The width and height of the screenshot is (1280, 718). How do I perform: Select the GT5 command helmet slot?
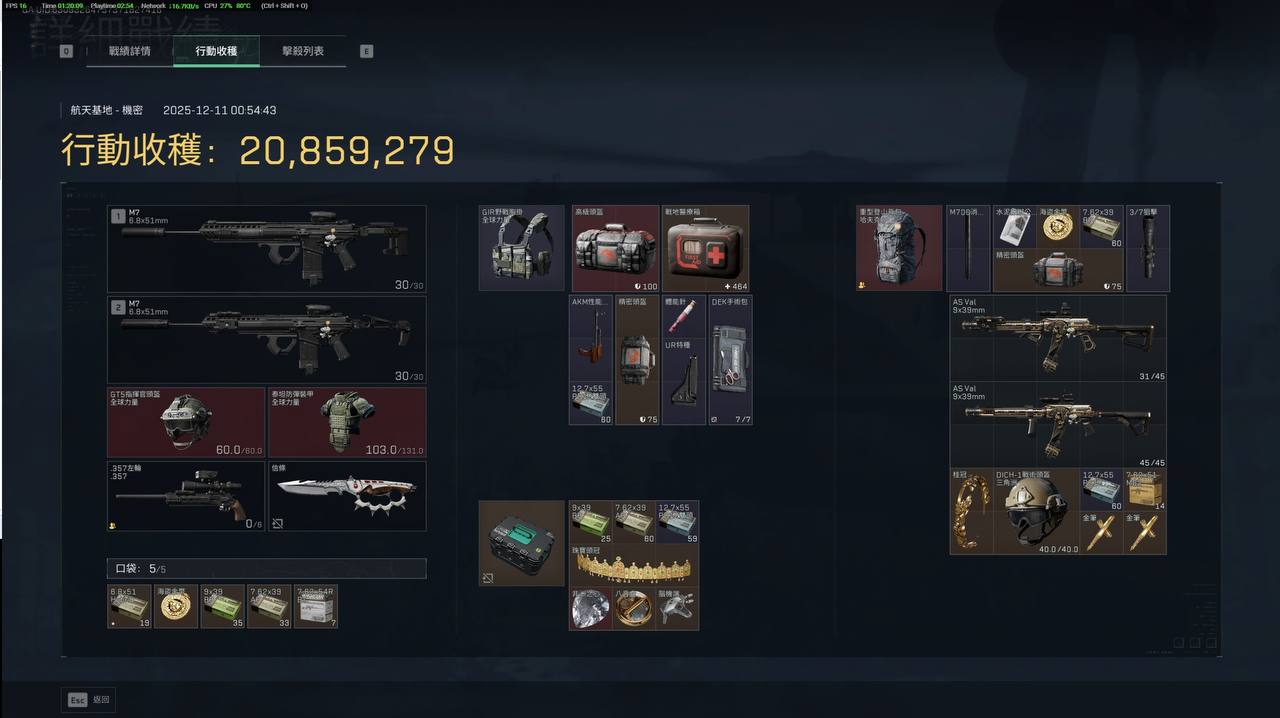click(x=186, y=422)
